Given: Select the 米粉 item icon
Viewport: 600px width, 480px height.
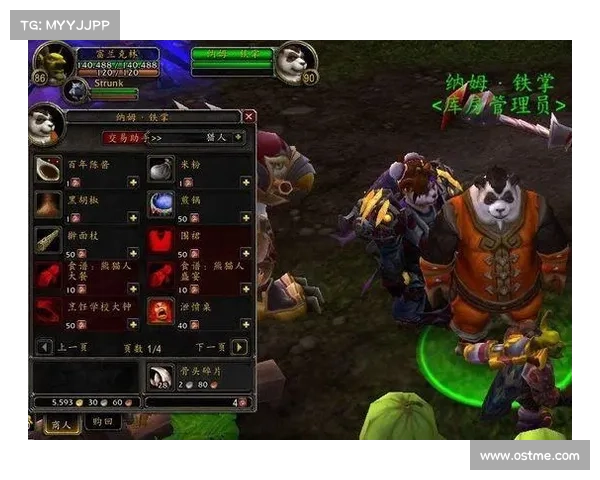Looking at the screenshot, I should pyautogui.click(x=160, y=168).
